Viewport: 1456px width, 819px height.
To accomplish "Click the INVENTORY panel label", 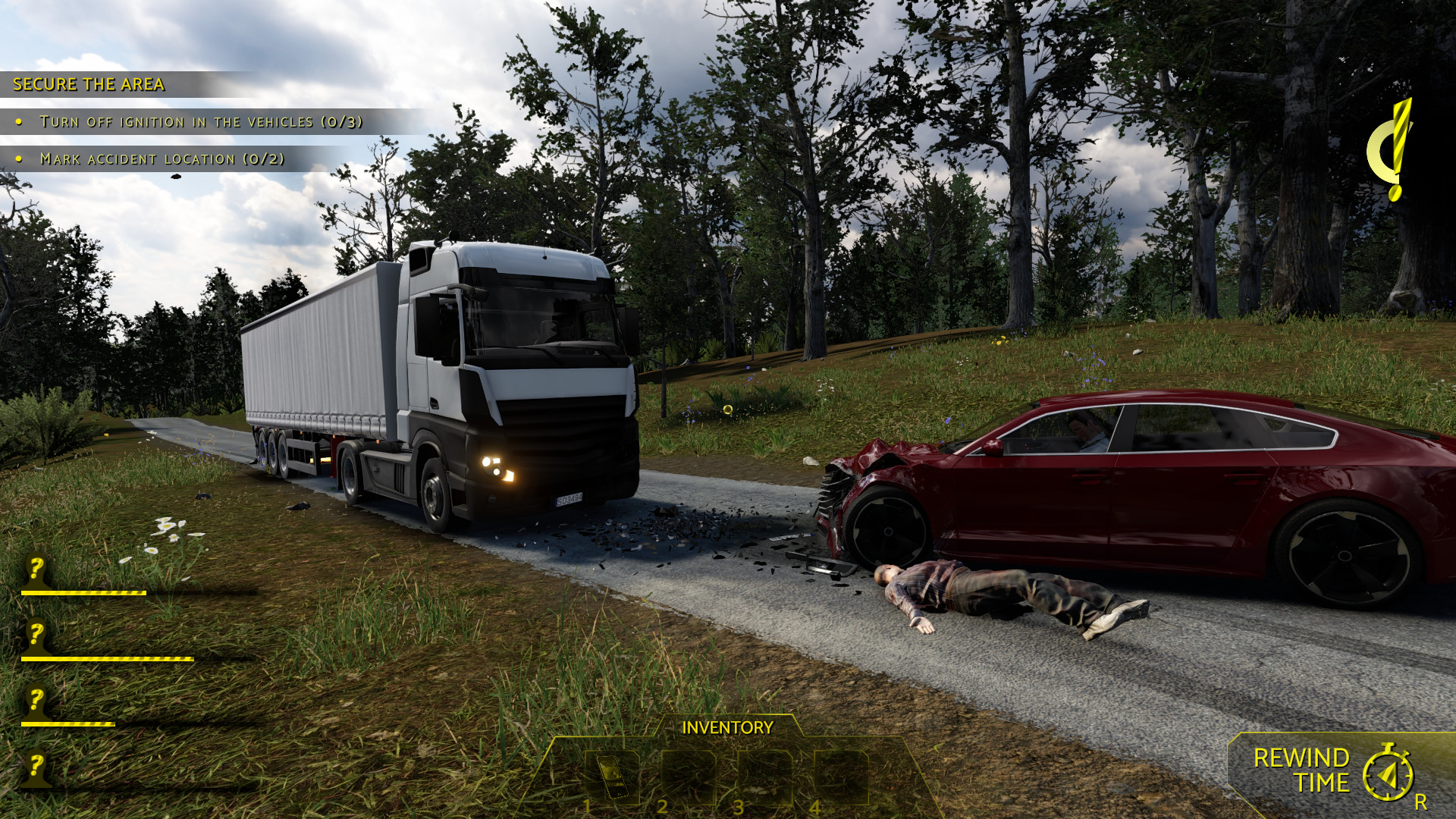I will (x=726, y=728).
